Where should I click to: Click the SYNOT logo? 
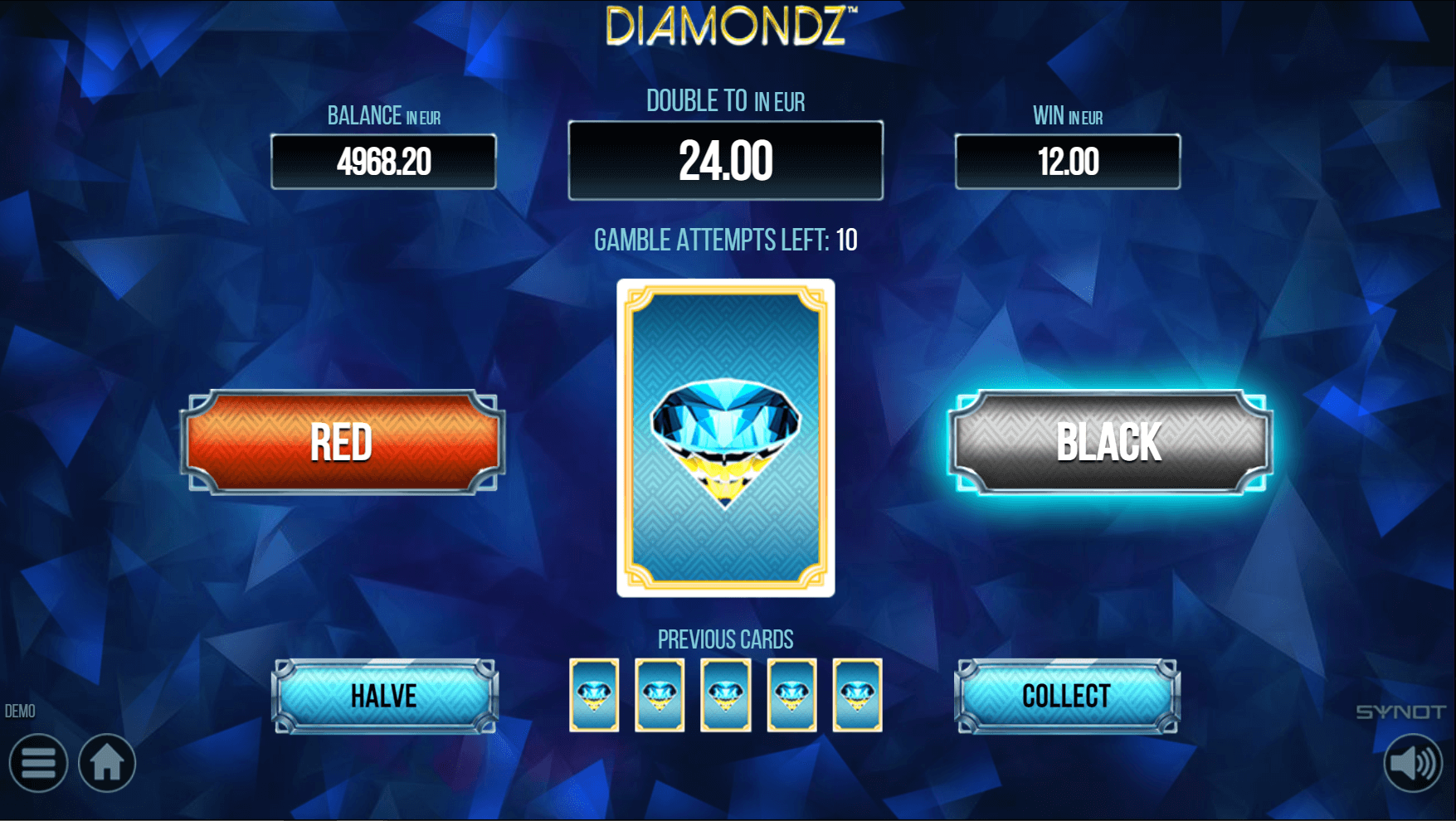coord(1402,711)
